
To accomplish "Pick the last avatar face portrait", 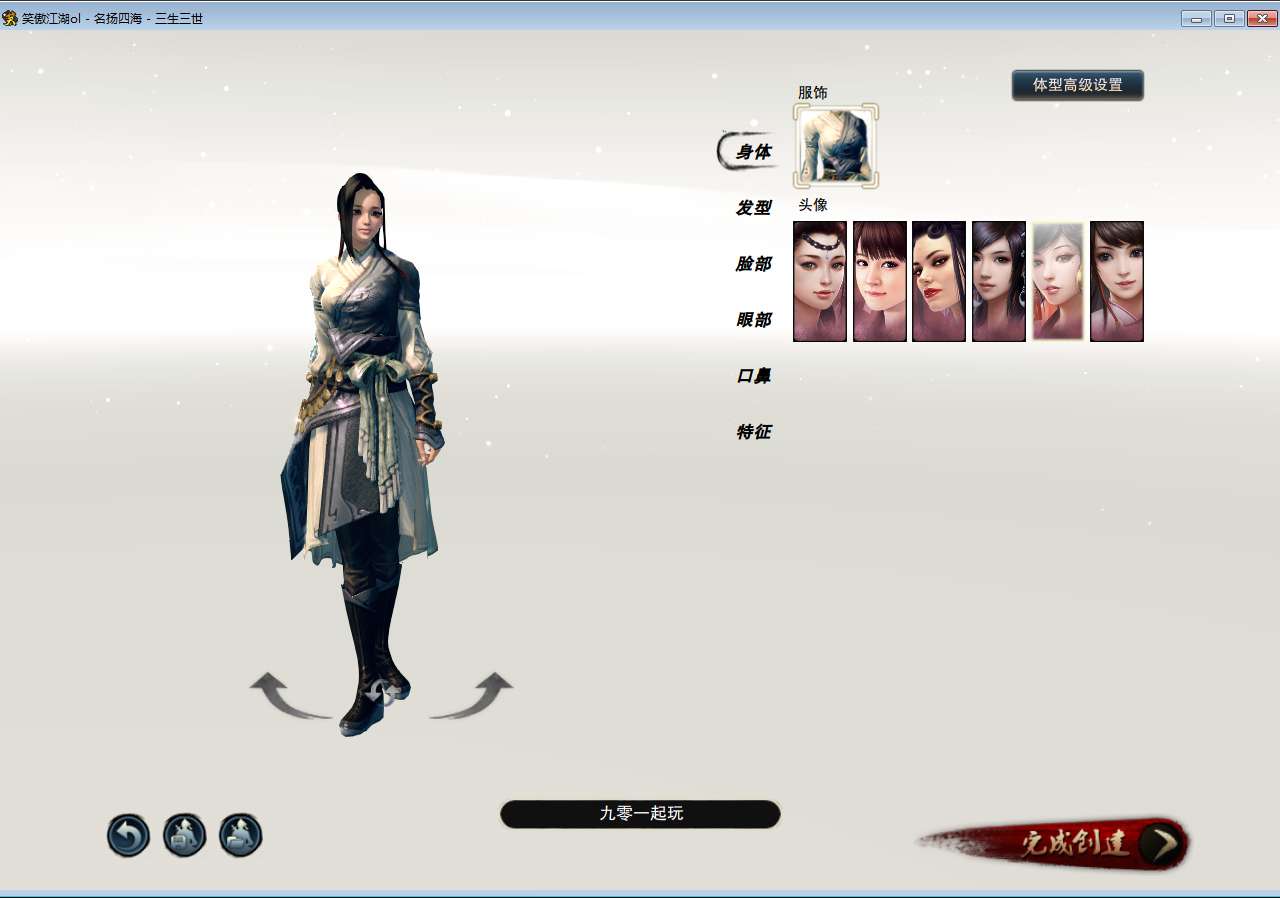I will (1116, 281).
